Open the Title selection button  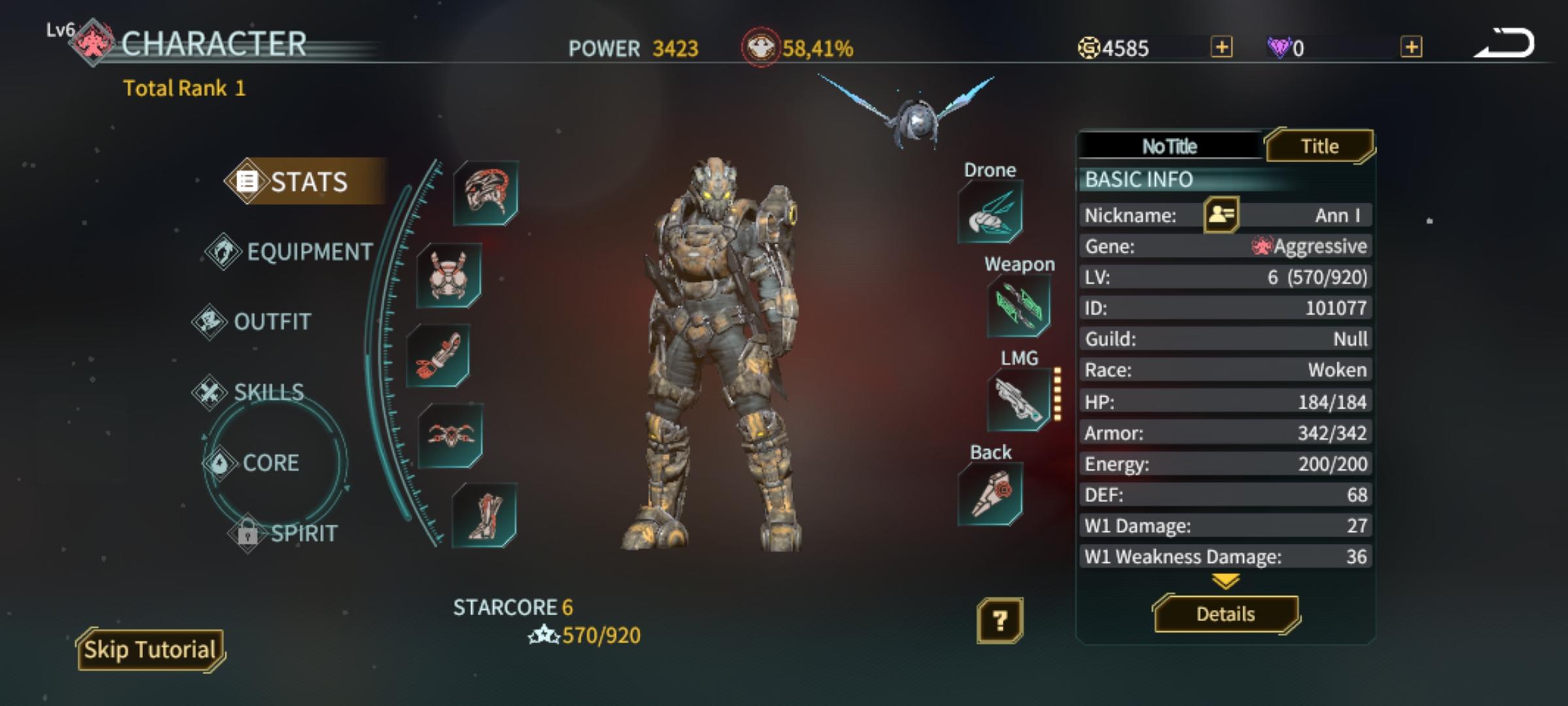1319,146
